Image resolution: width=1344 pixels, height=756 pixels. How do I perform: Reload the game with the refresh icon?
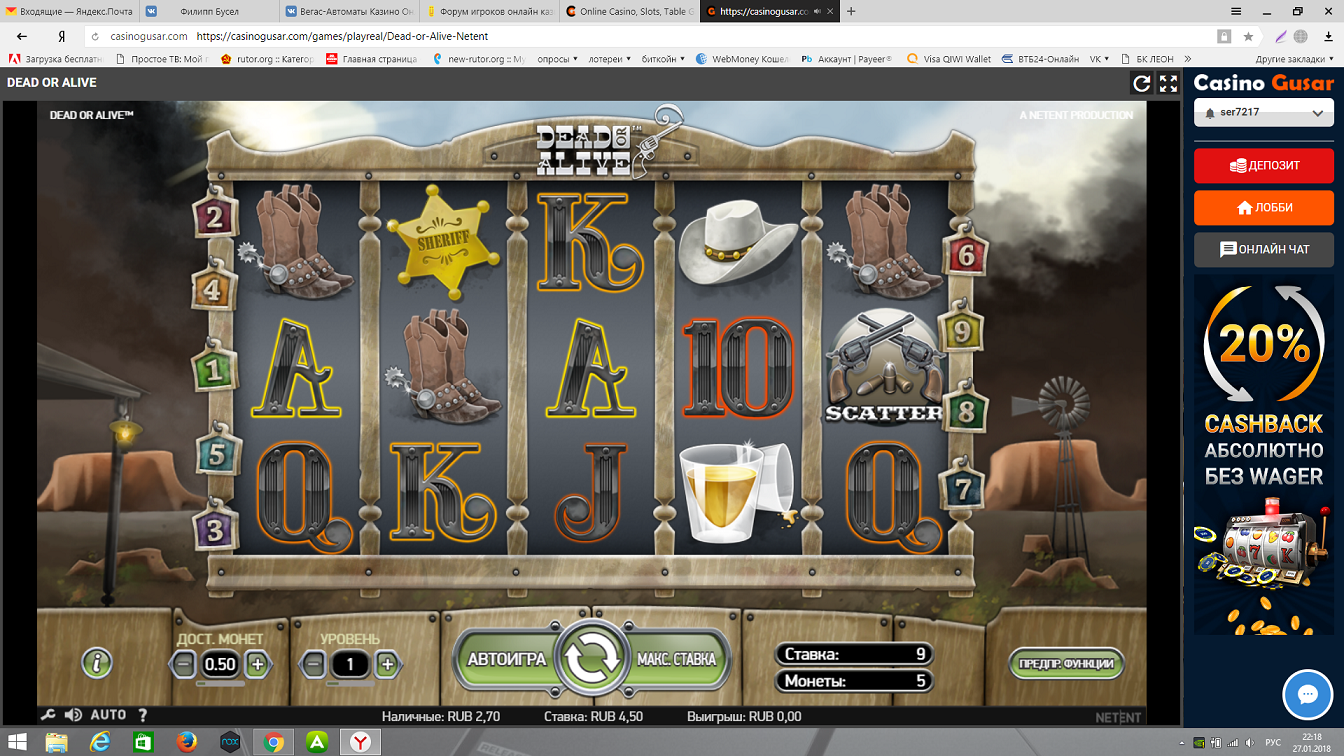tap(1141, 84)
